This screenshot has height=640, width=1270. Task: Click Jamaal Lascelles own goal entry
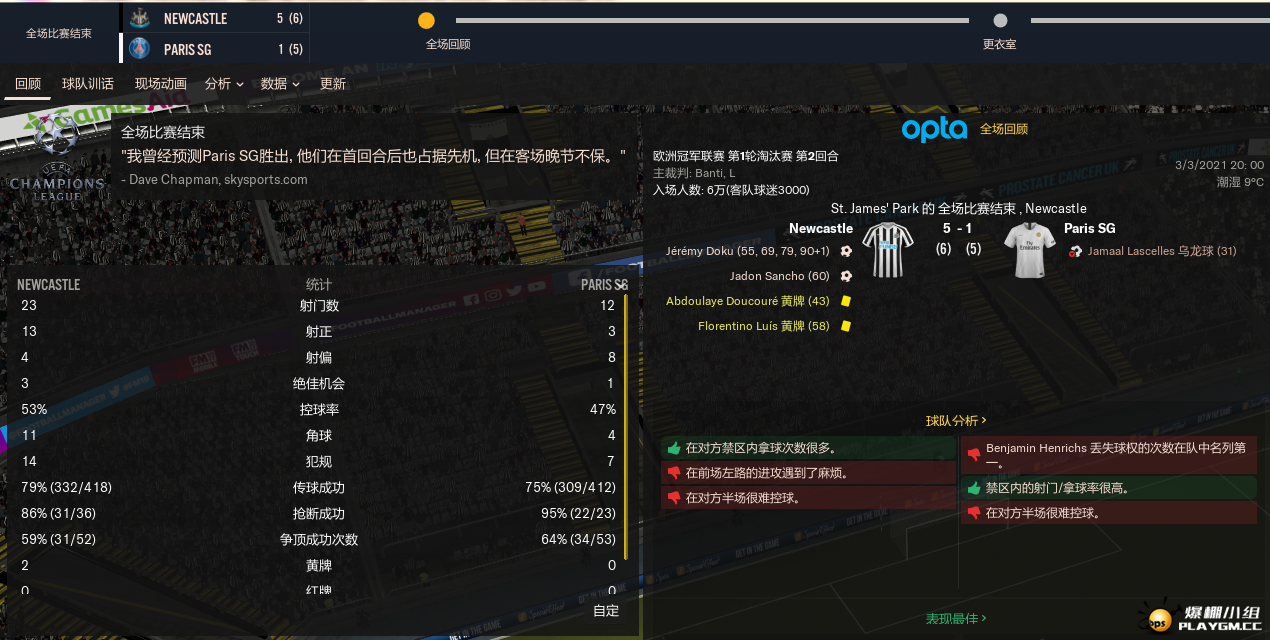click(1161, 251)
